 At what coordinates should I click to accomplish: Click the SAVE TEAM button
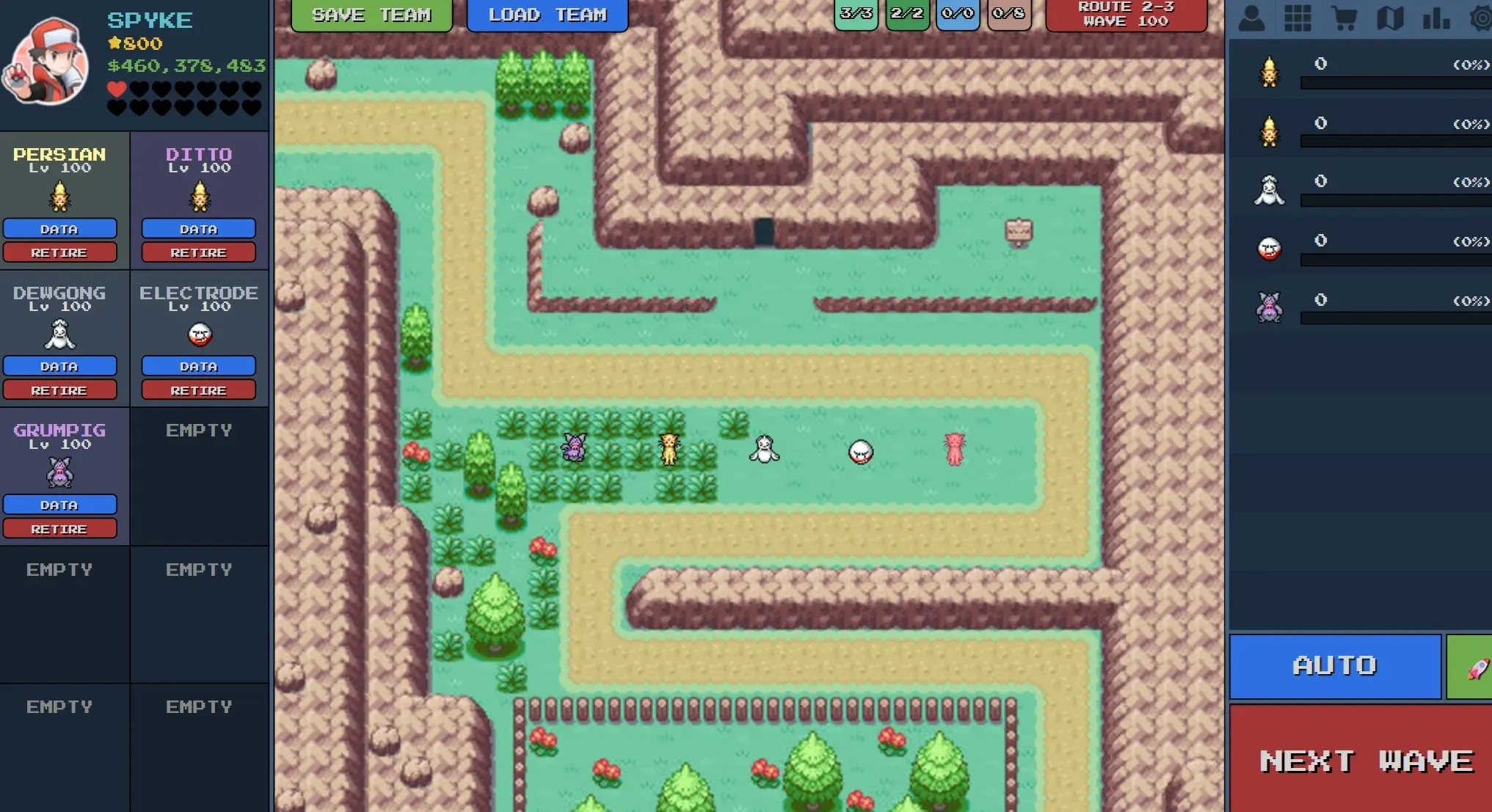(371, 15)
